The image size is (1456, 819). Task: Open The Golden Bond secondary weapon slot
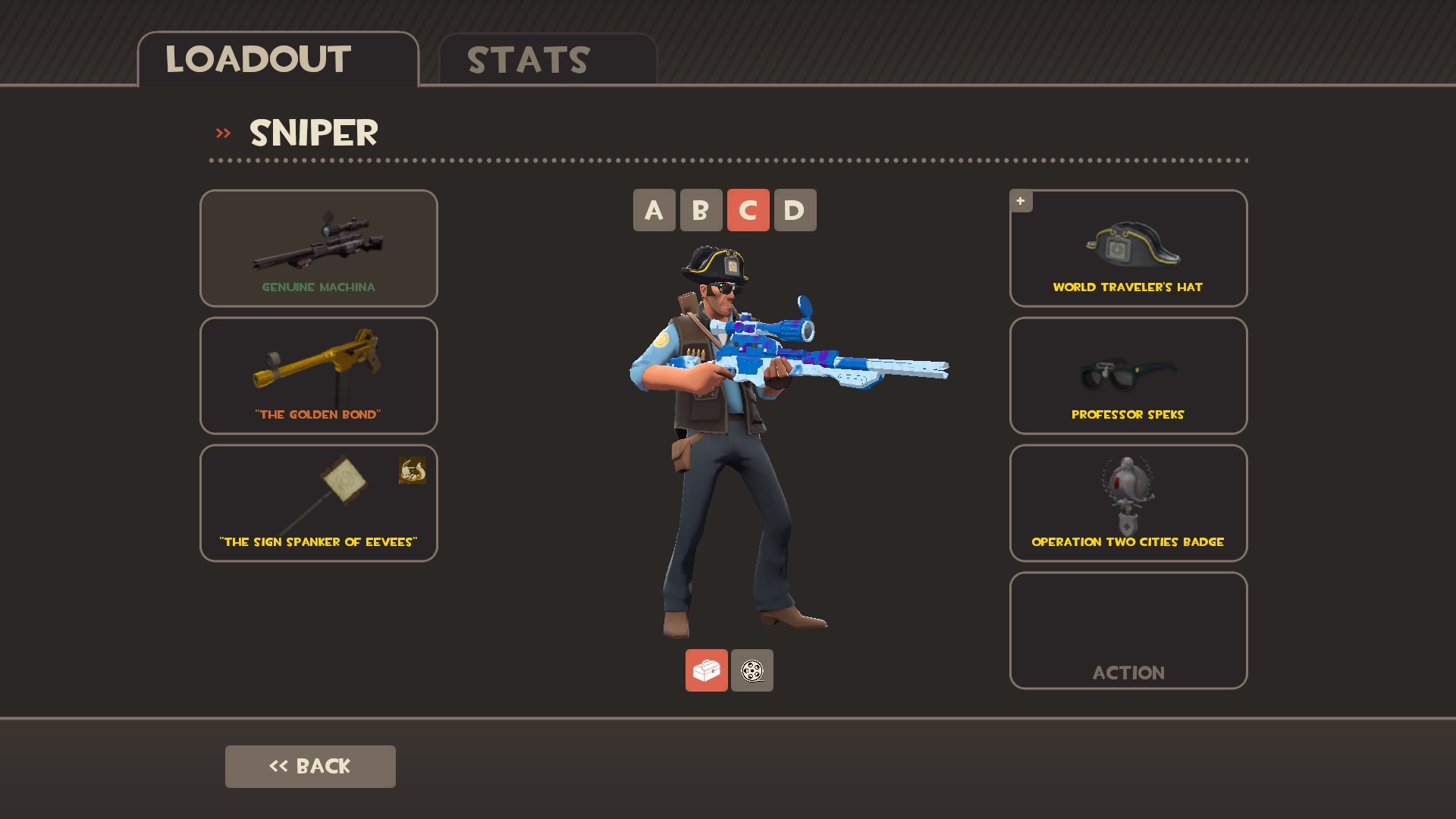click(x=318, y=375)
